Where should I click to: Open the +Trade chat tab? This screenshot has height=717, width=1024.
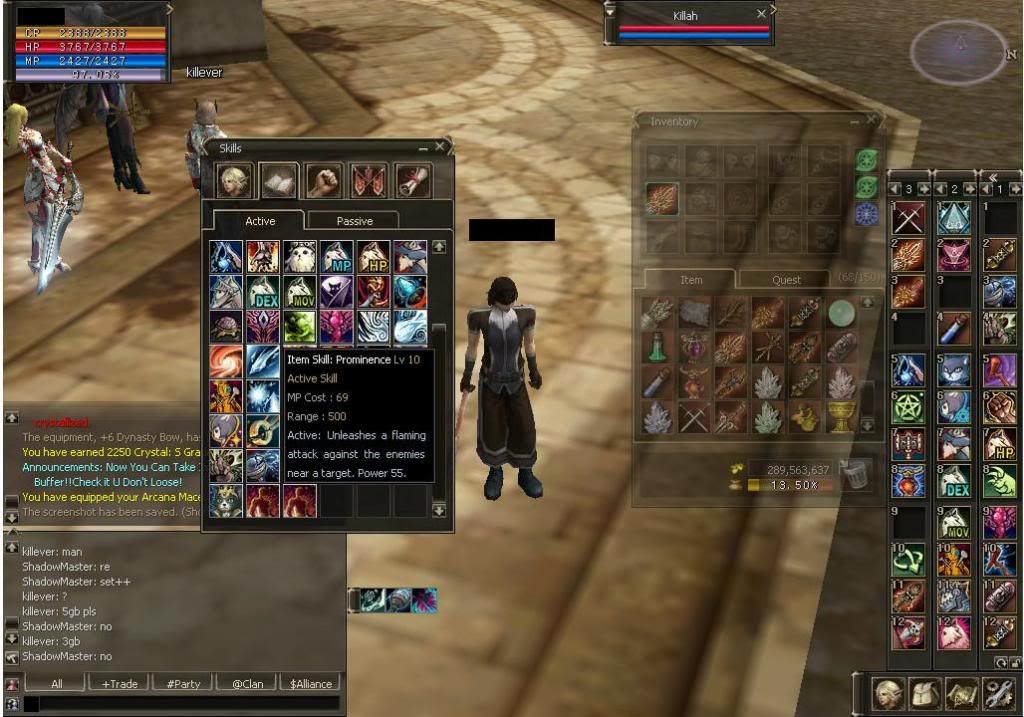point(120,684)
